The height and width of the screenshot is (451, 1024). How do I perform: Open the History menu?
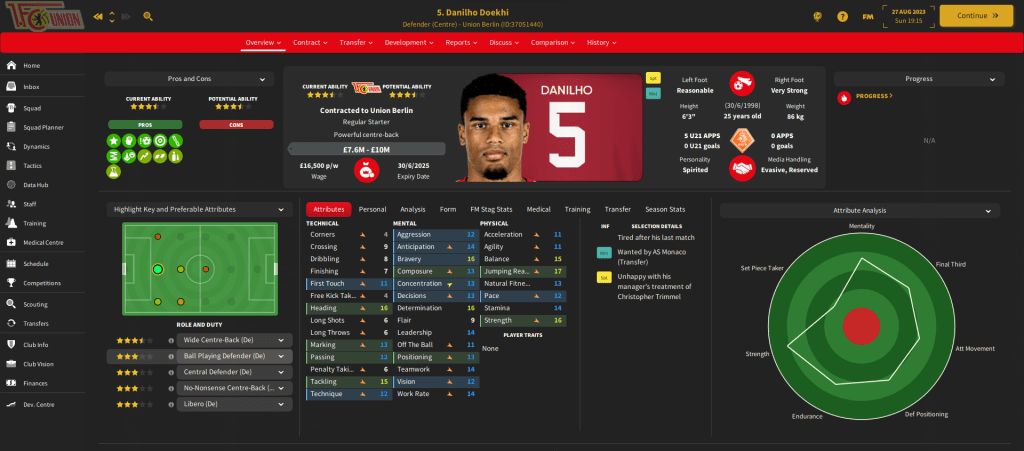(600, 43)
